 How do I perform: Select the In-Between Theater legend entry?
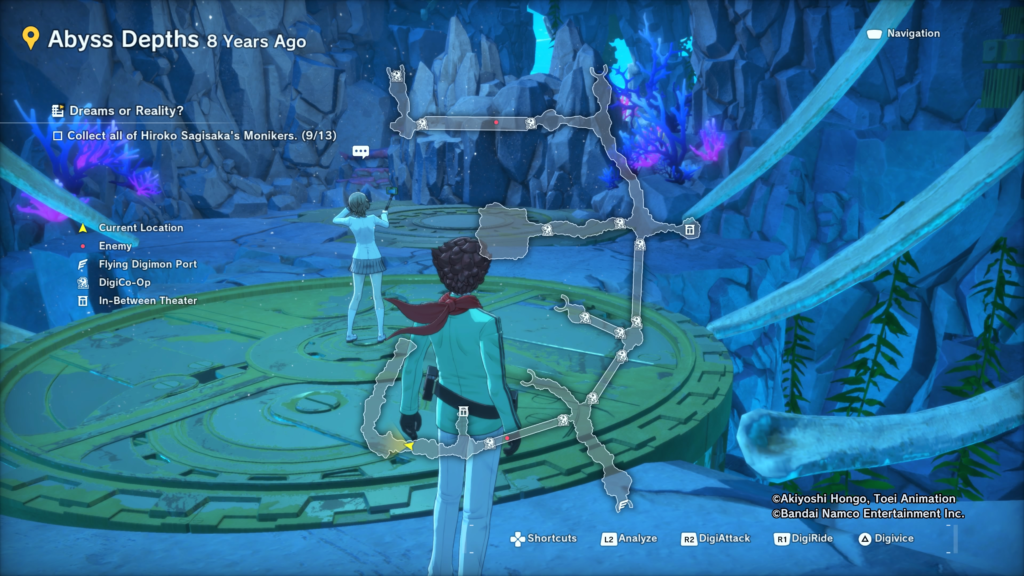click(x=147, y=300)
